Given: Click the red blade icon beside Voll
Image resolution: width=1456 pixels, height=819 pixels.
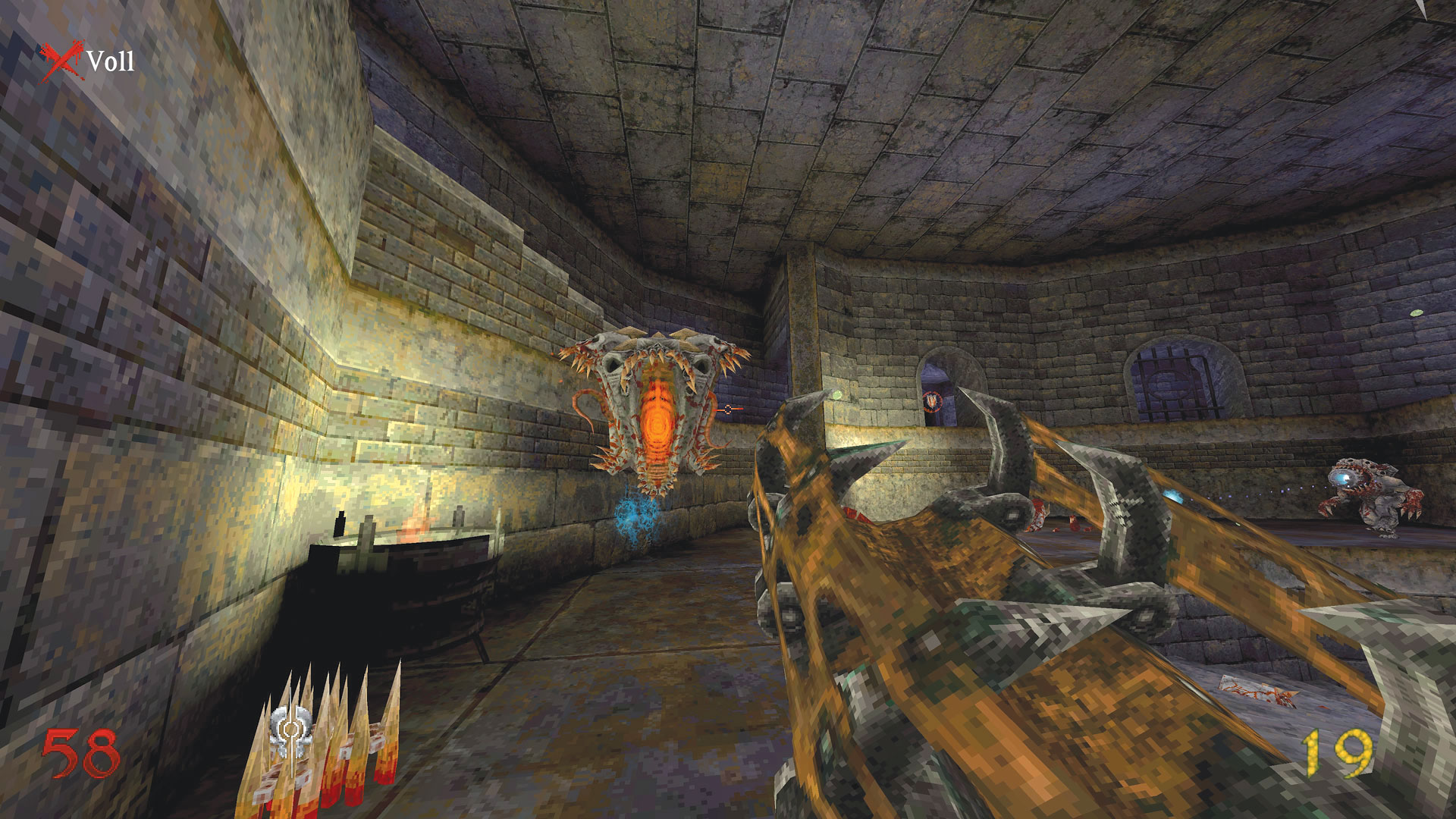Looking at the screenshot, I should (59, 61).
